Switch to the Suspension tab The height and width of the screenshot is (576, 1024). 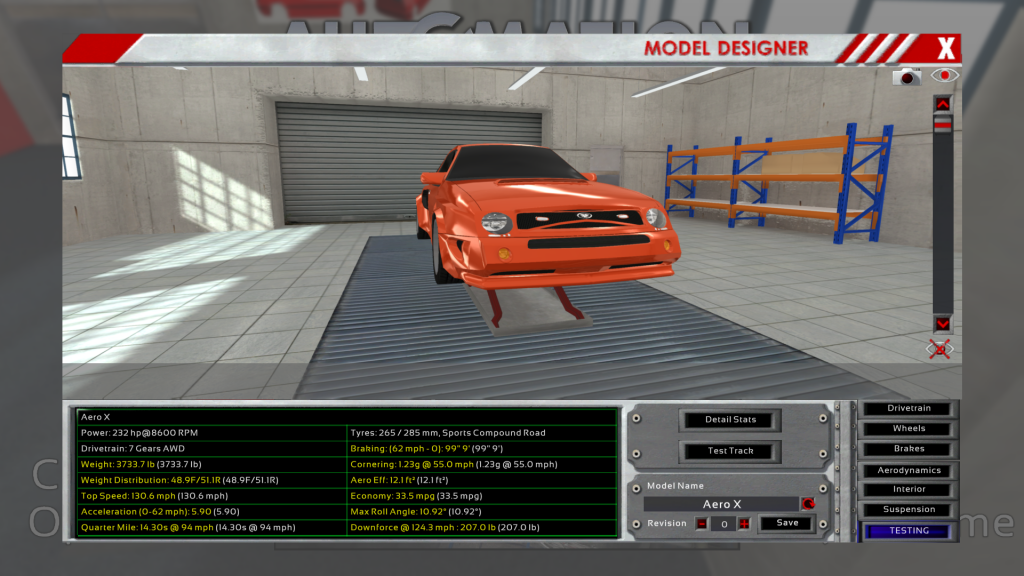(x=908, y=510)
